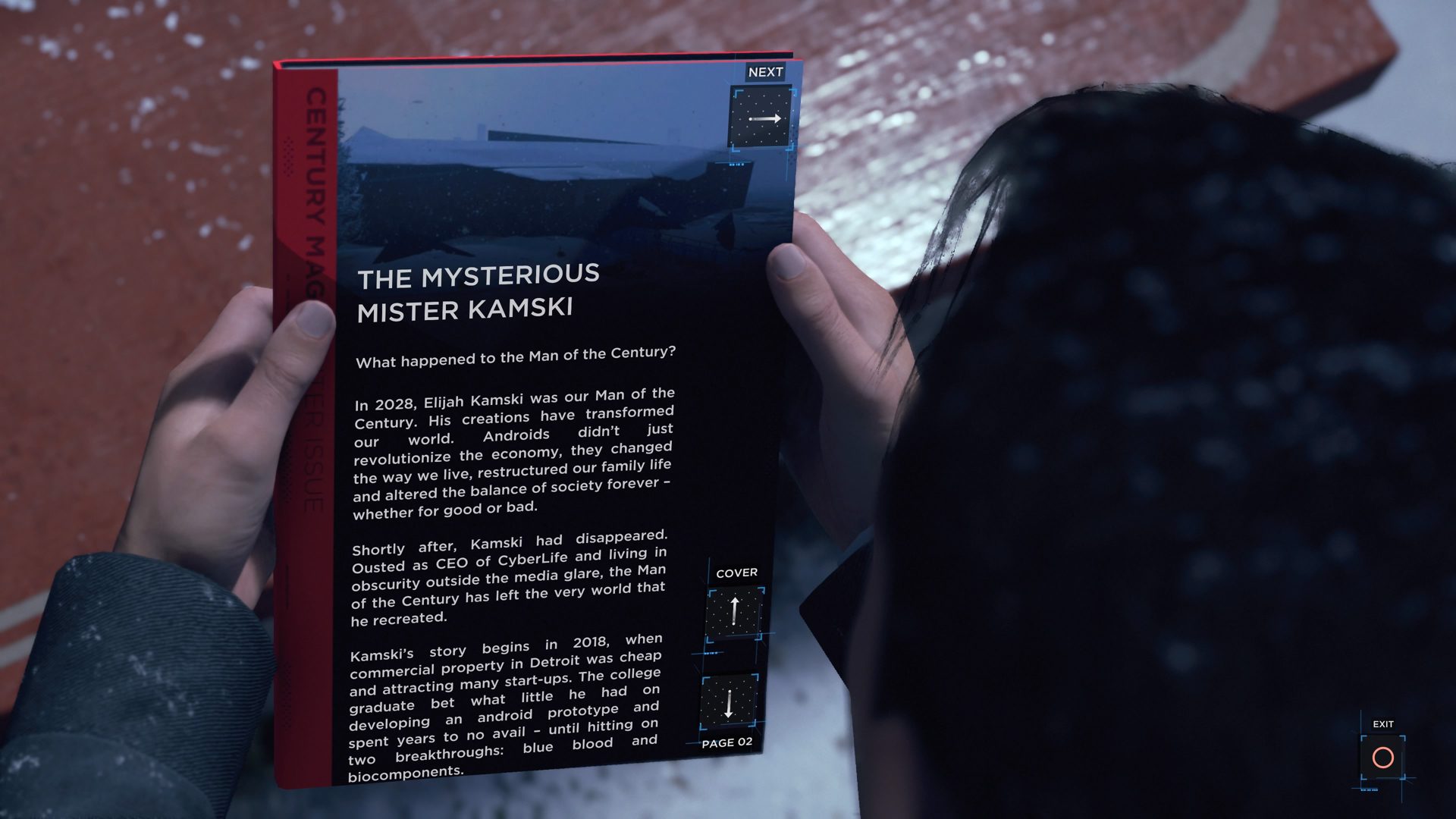Choose the COVER navigation label
This screenshot has height=819, width=1456.
[x=738, y=572]
